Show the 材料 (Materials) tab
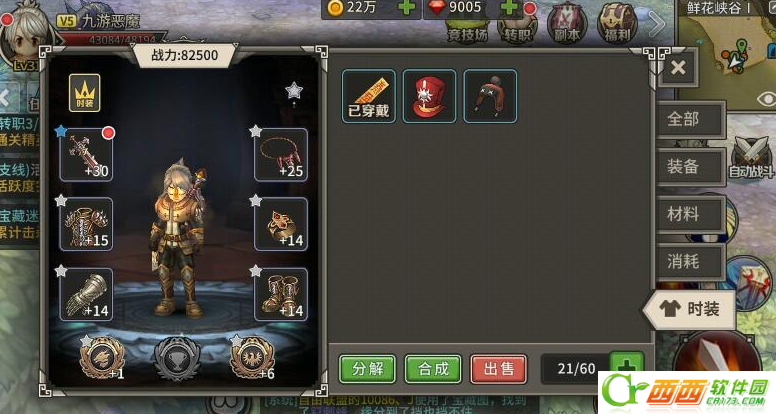776x414 pixels. [x=685, y=214]
